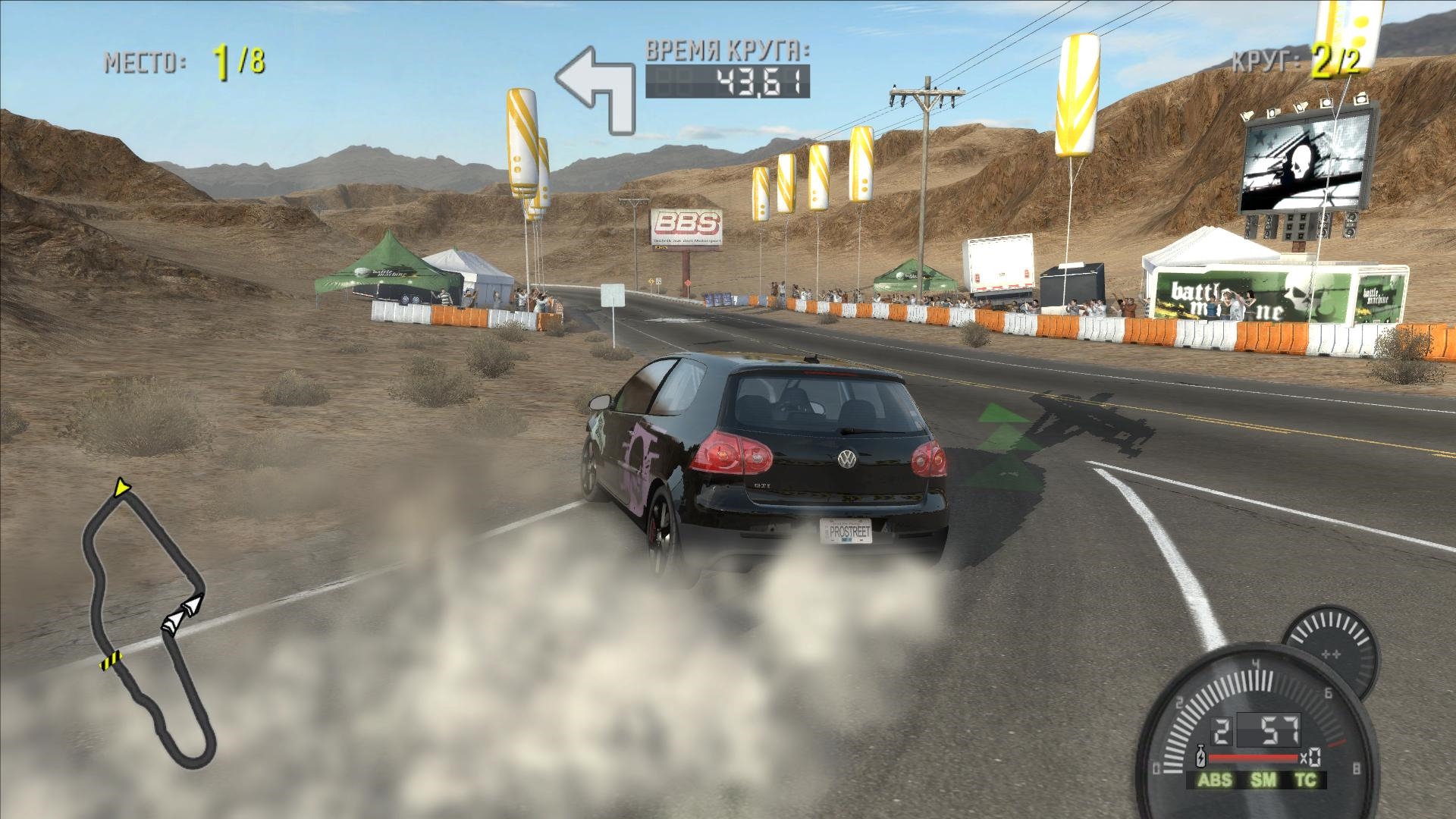Toggle the ABS assist indicator

pos(1215,780)
